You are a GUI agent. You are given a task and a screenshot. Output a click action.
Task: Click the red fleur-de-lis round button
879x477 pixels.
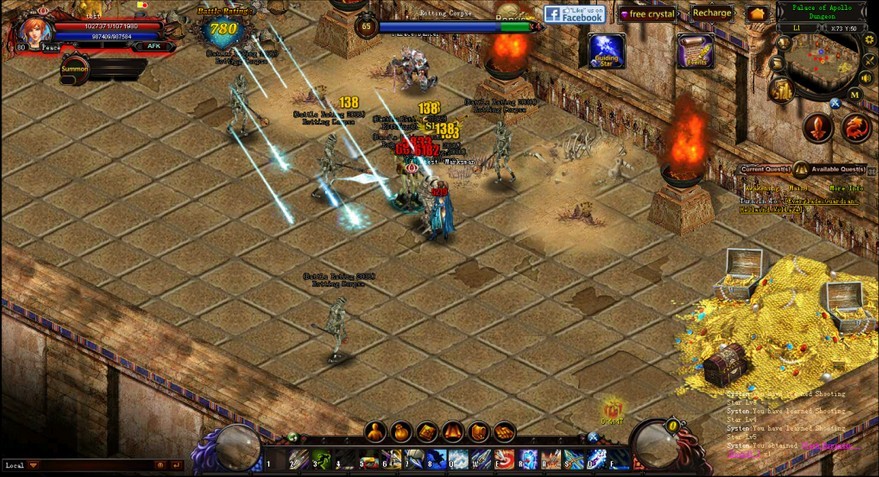[x=818, y=127]
